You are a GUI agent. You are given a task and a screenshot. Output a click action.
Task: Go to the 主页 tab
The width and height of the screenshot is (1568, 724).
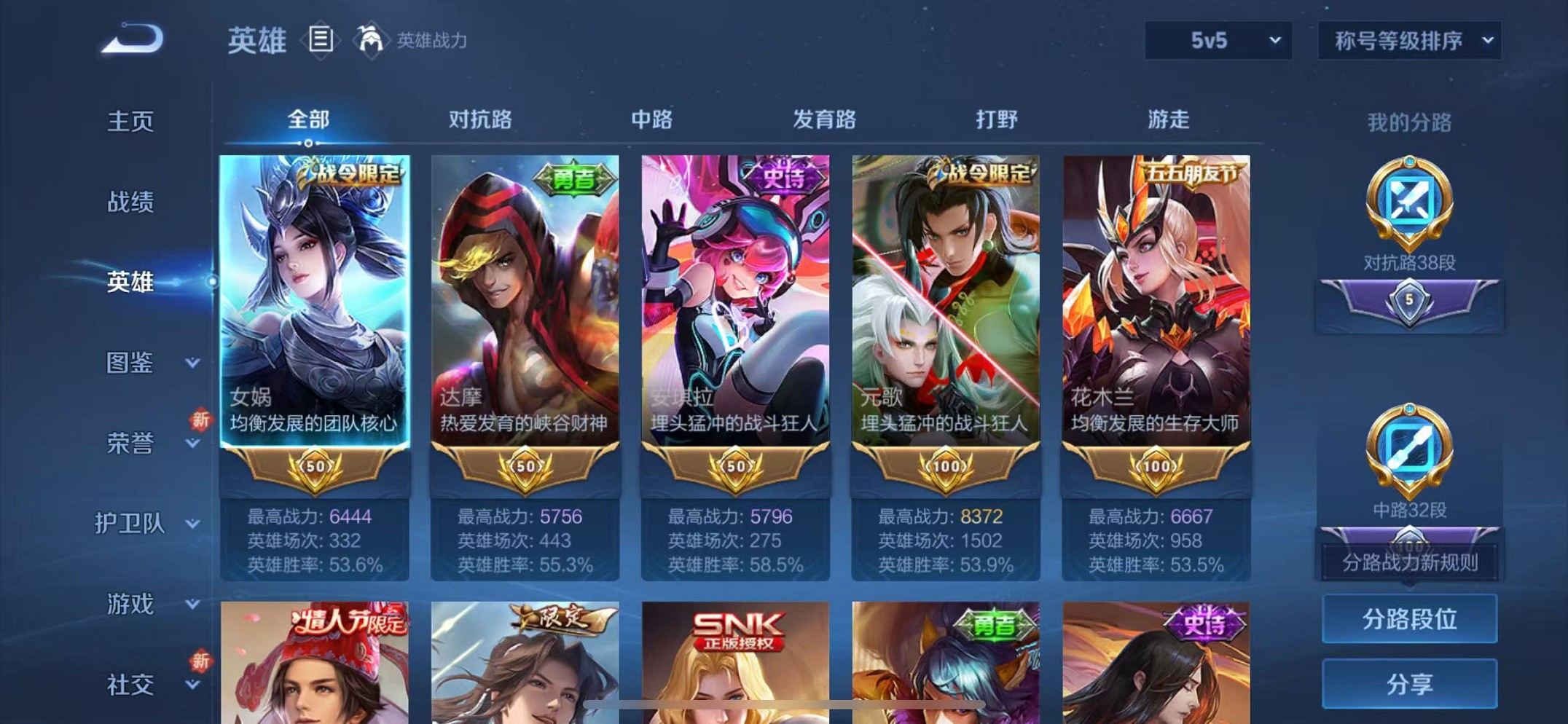131,122
